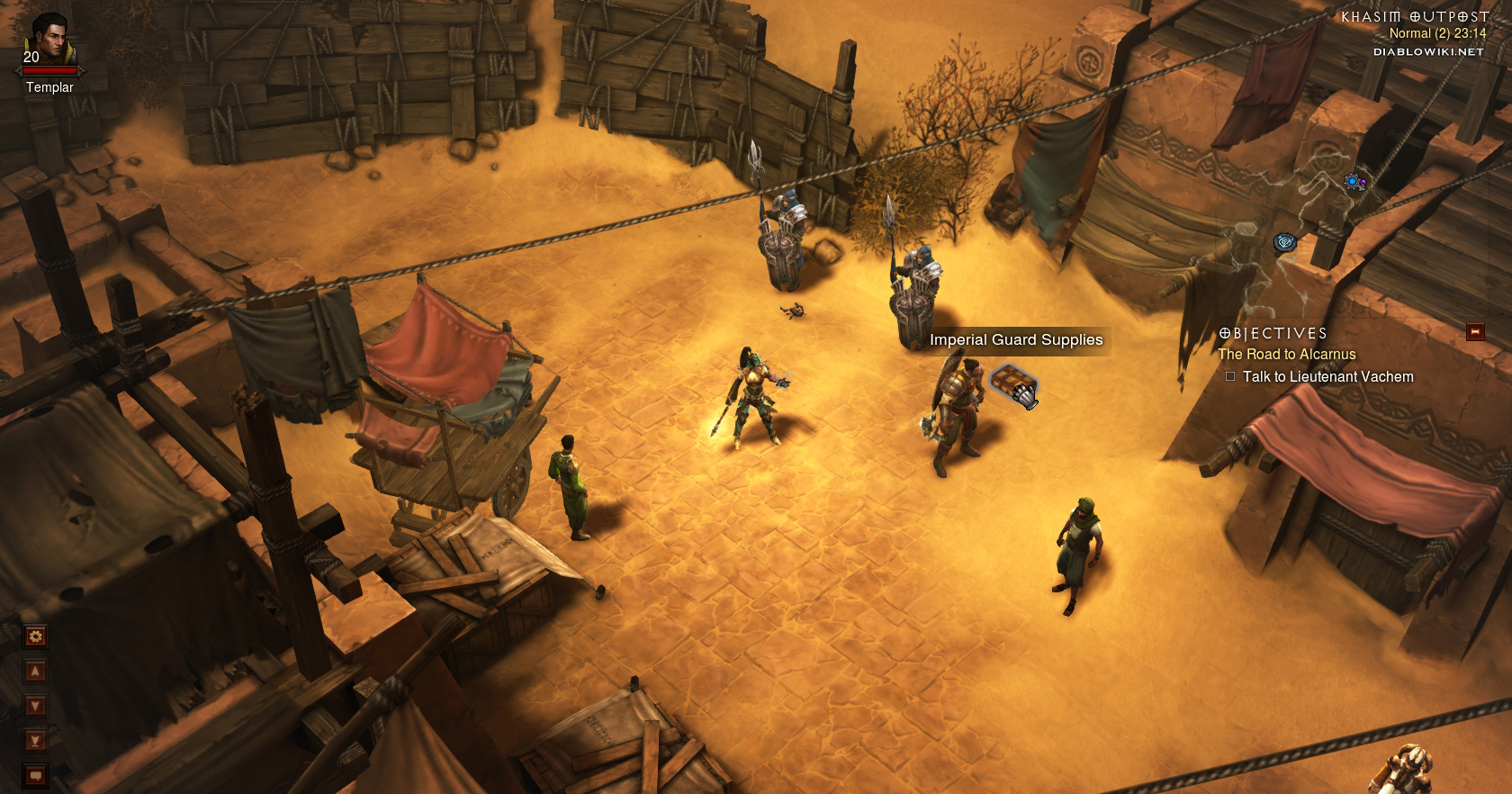This screenshot has height=794, width=1512.
Task: Click the waypoint marker on the minimap
Action: coord(1284,242)
